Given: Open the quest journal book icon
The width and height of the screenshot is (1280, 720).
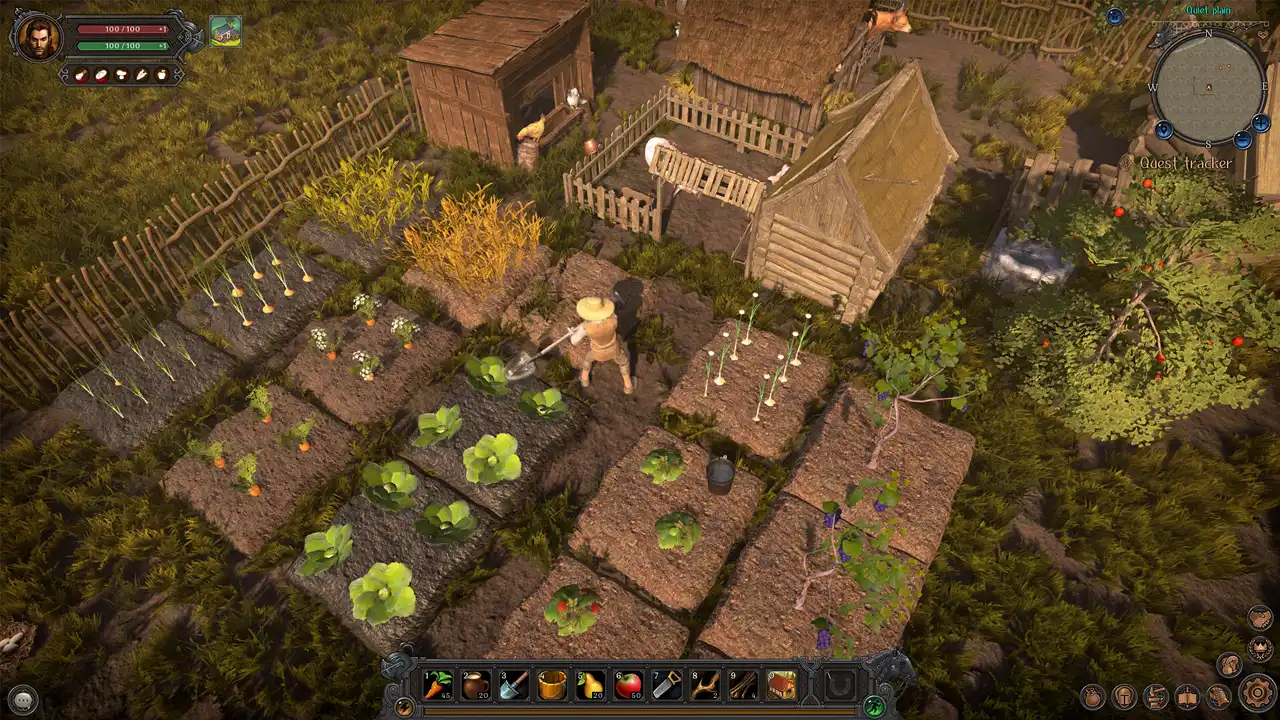Looking at the screenshot, I should (x=1186, y=697).
